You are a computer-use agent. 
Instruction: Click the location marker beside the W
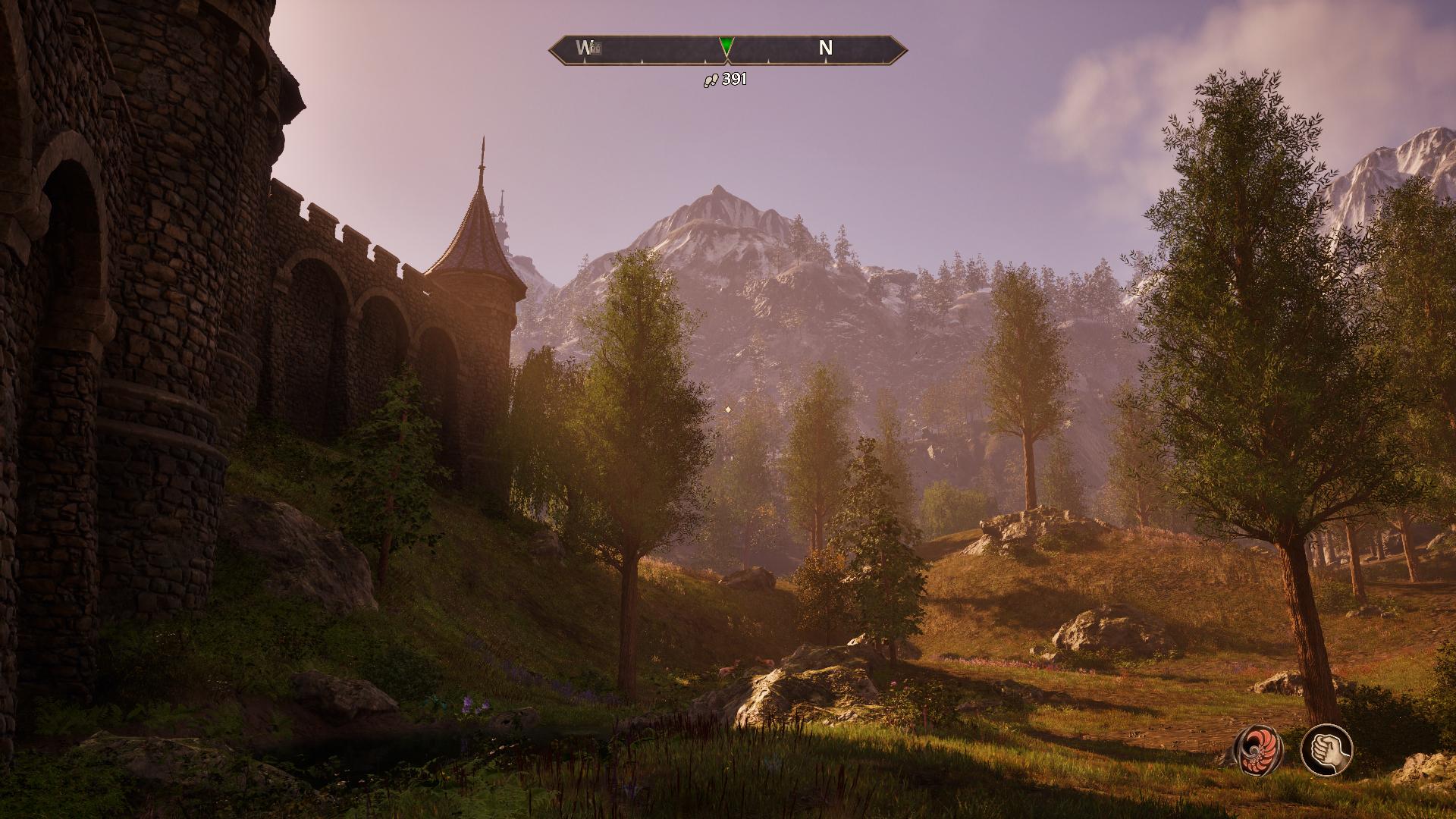click(596, 49)
